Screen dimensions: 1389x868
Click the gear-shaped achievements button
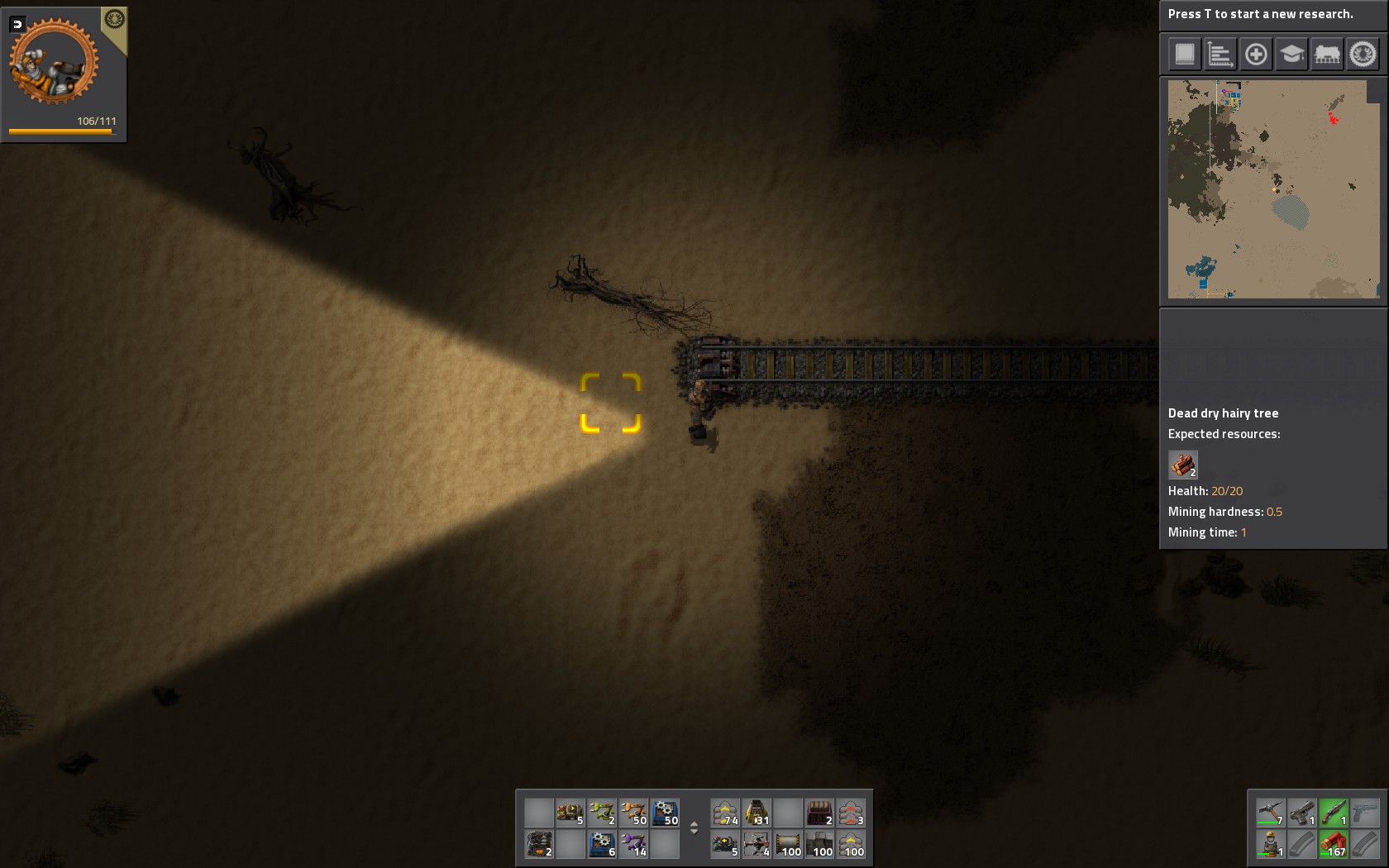(1363, 55)
